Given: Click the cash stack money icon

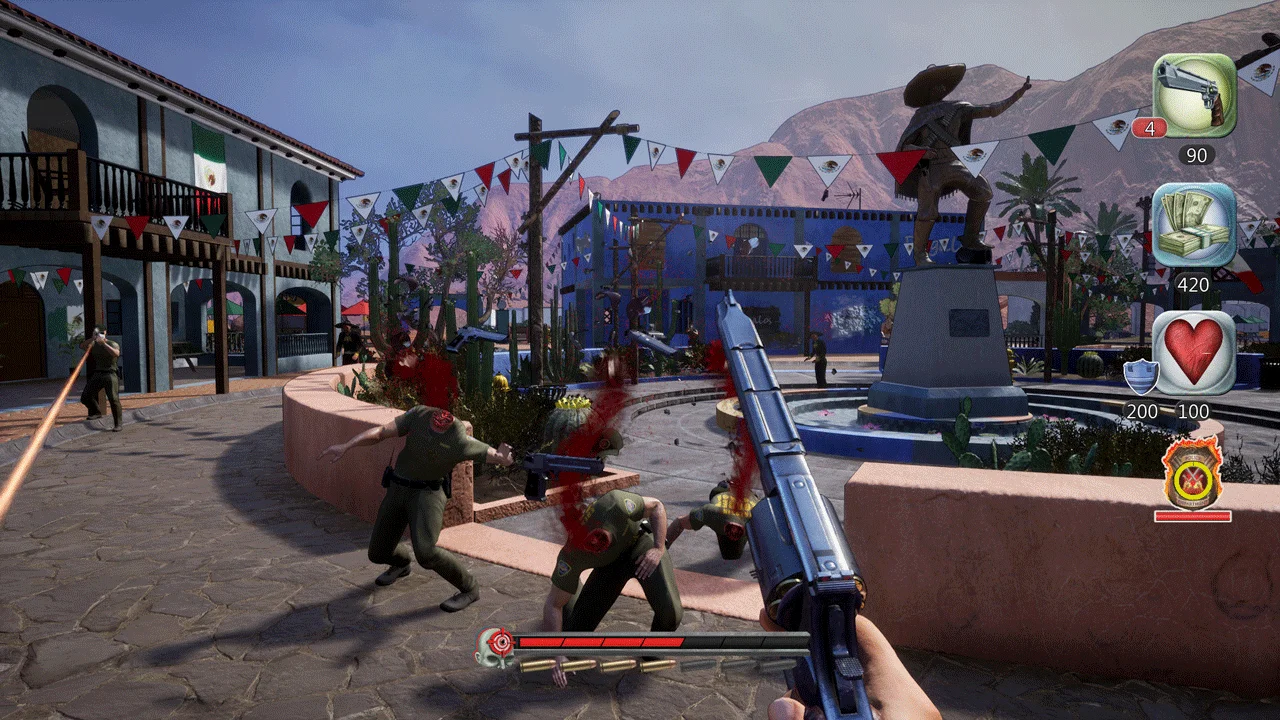Looking at the screenshot, I should pos(1194,225).
